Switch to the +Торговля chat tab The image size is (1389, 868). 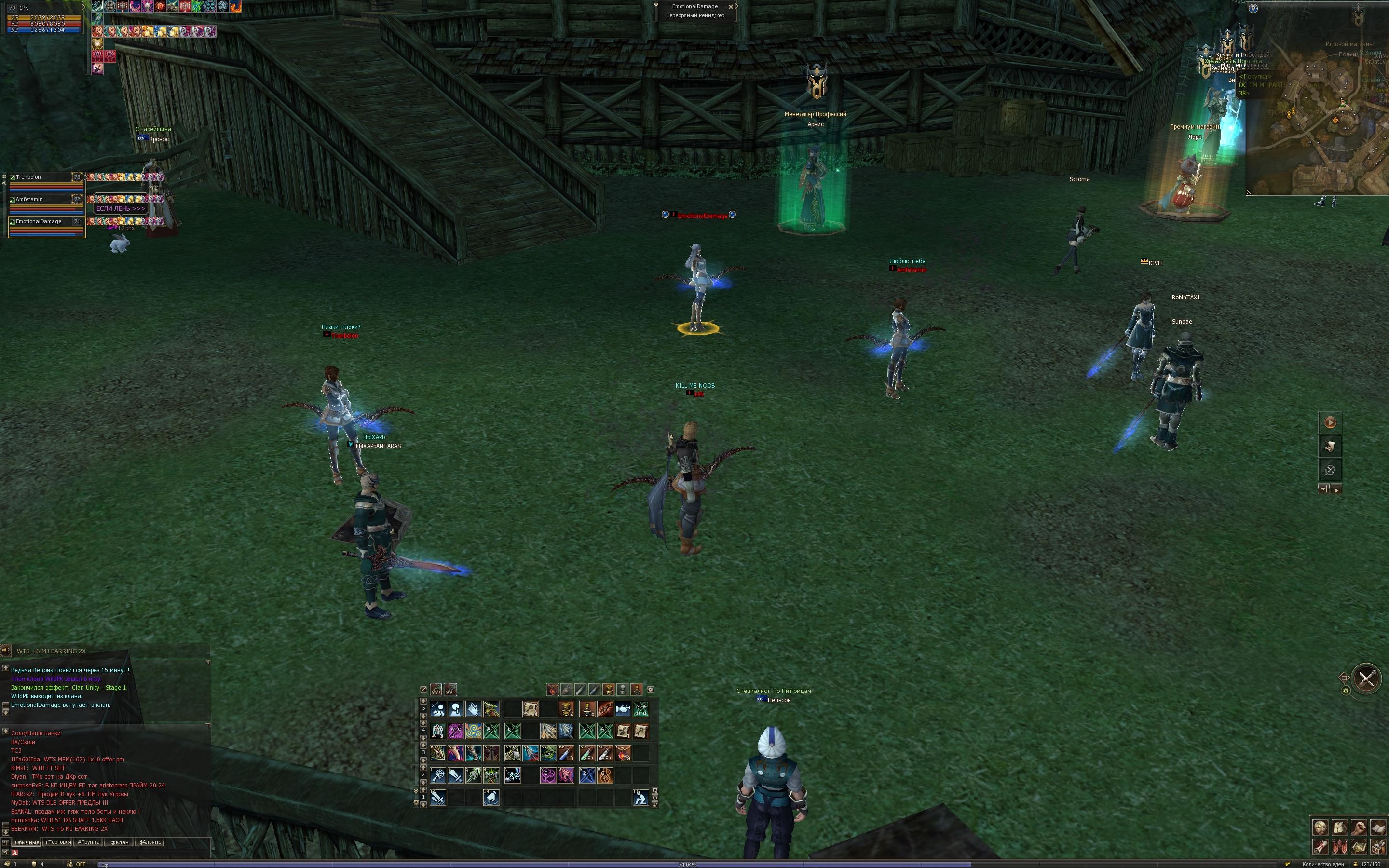click(x=58, y=842)
